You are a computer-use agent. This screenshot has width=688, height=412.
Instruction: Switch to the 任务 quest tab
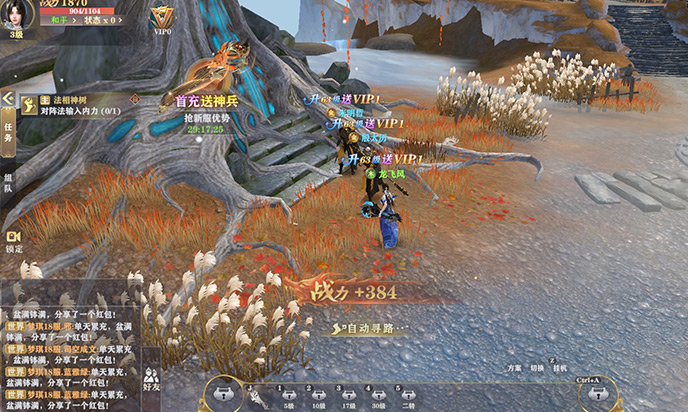(8, 133)
